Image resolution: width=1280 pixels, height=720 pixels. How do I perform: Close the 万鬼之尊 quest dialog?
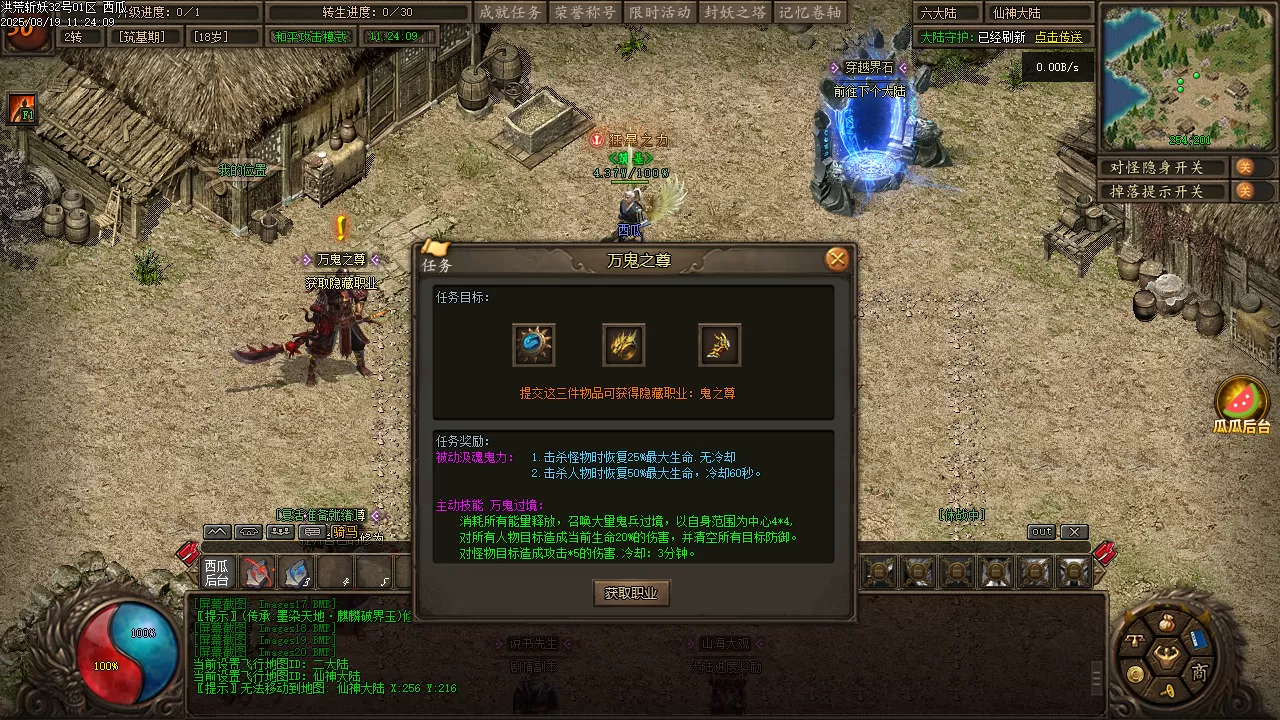pos(837,259)
